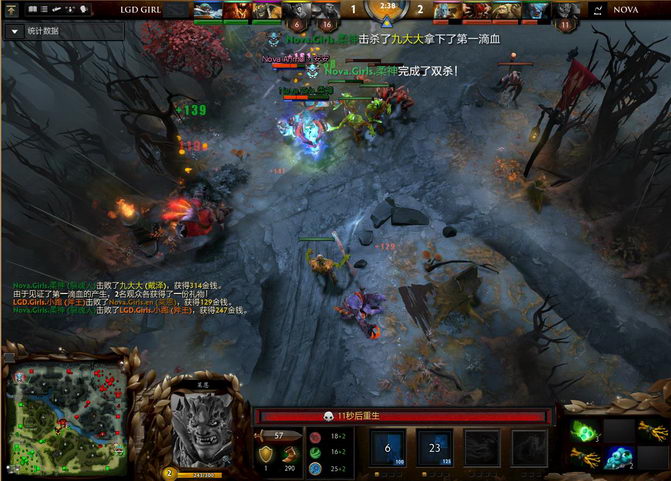Viewport: 671px width, 481px height.
Task: Select the LGD Girl hero portrait respawning in 16
Action: (326, 11)
